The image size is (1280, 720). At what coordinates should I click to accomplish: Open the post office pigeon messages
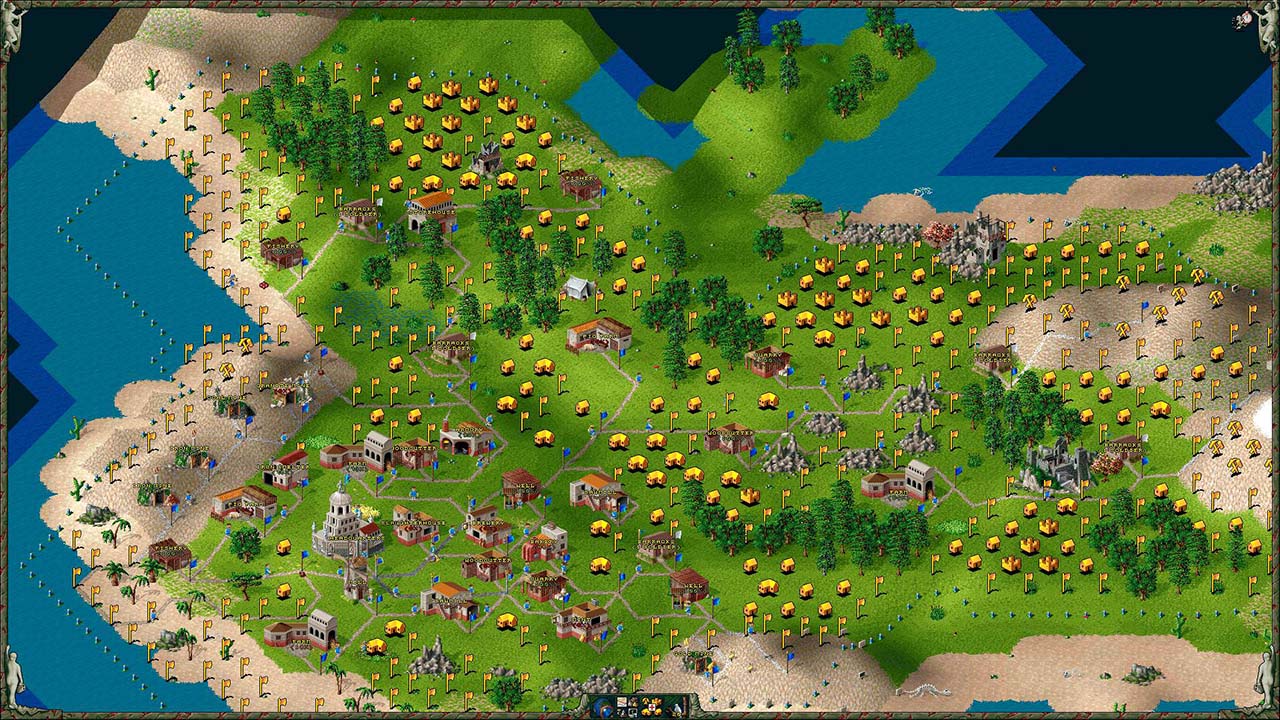pyautogui.click(x=677, y=709)
